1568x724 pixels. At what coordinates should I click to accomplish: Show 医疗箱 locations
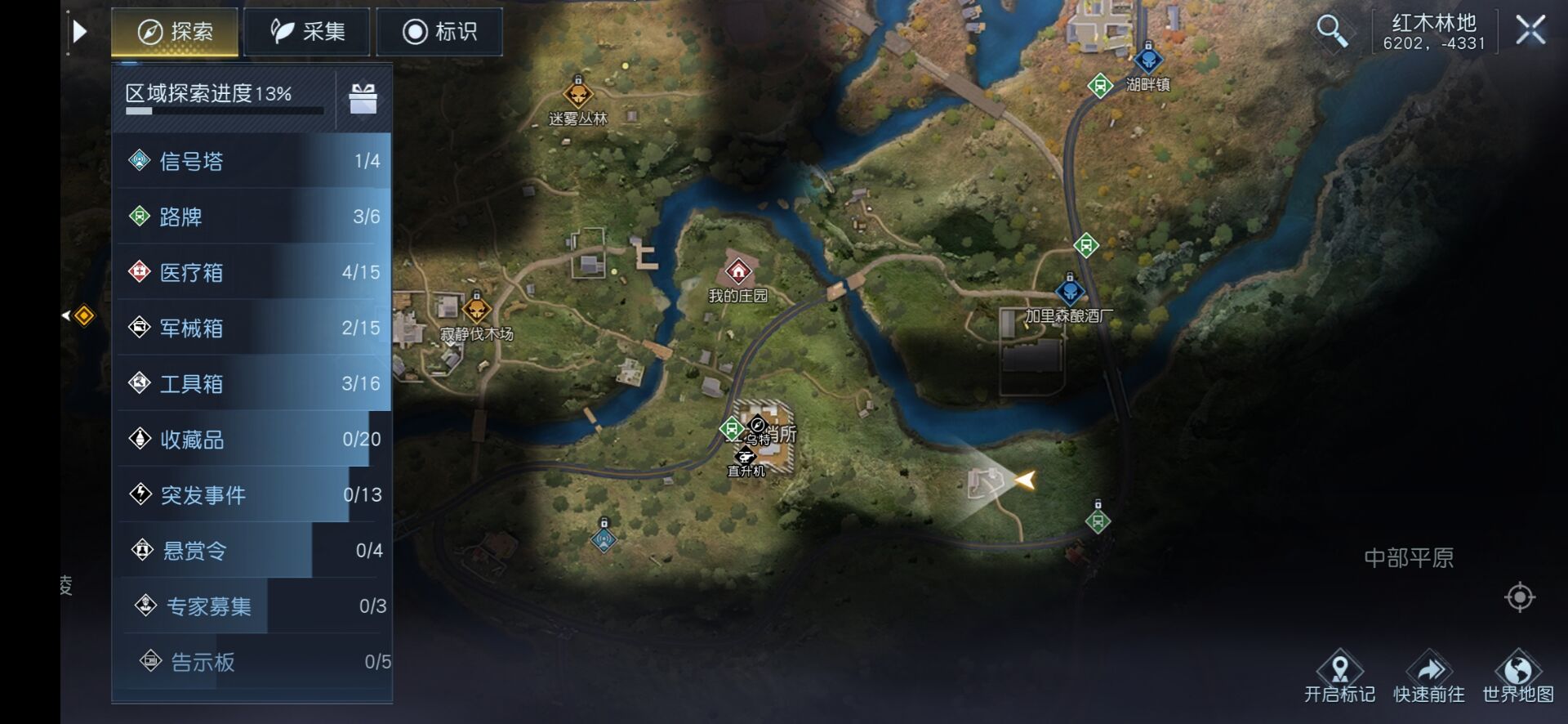253,272
